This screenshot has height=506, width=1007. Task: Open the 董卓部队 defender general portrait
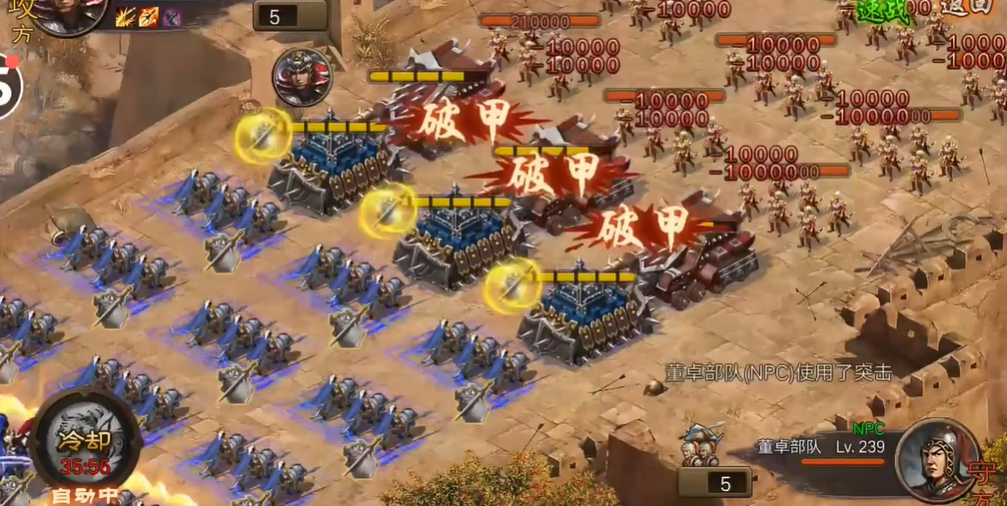coord(937,459)
